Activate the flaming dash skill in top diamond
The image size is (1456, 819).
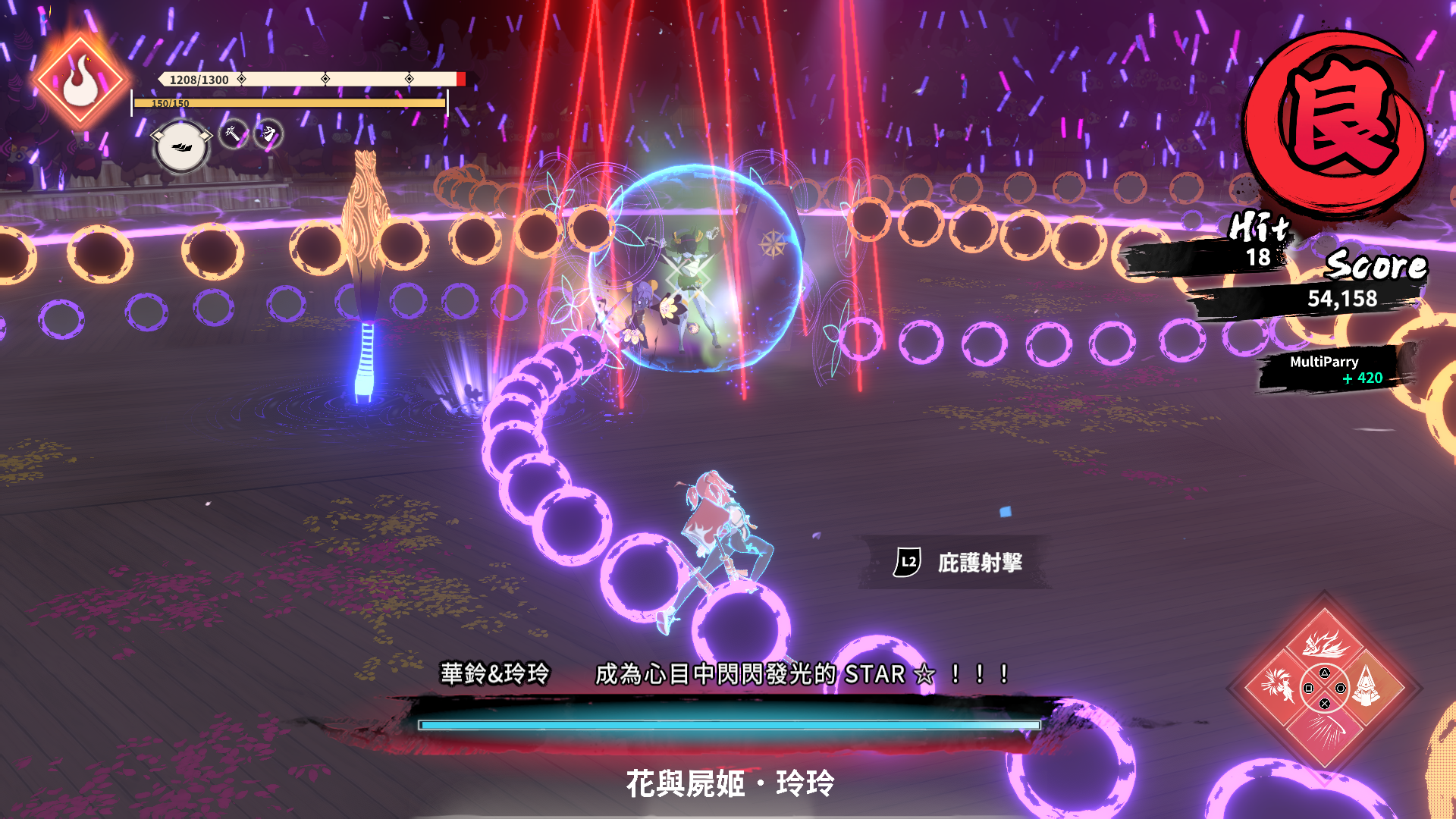pos(1324,643)
